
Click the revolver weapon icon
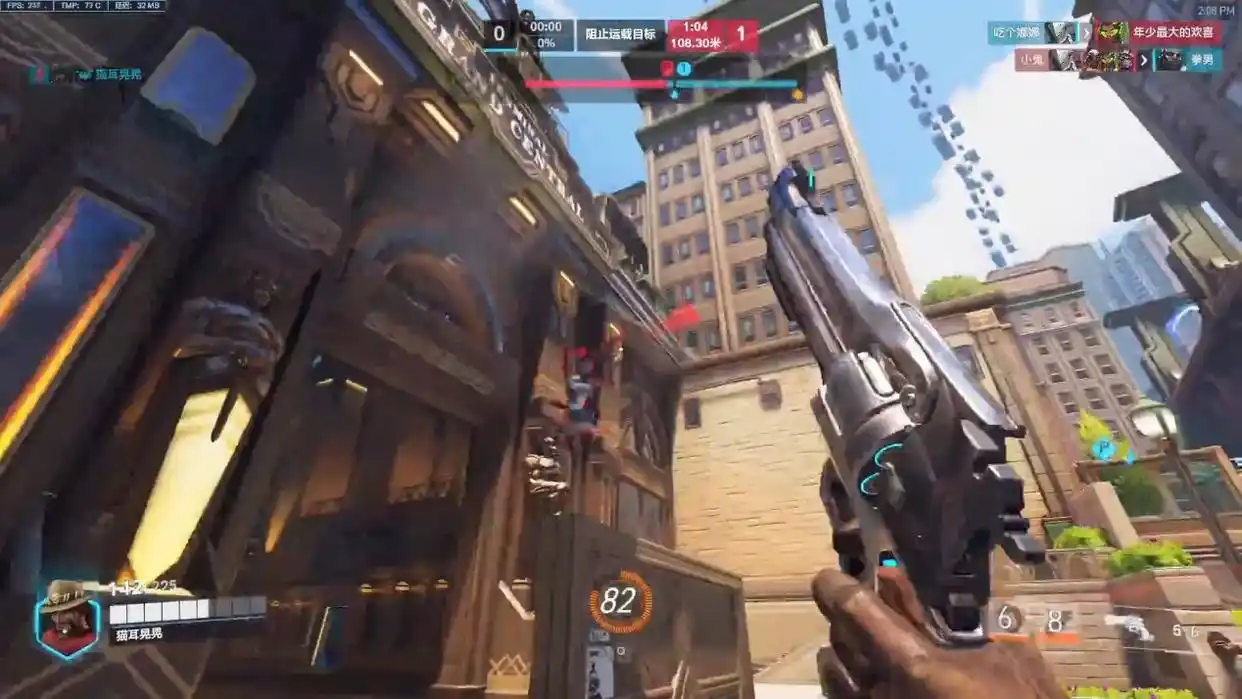pyautogui.click(x=1136, y=627)
